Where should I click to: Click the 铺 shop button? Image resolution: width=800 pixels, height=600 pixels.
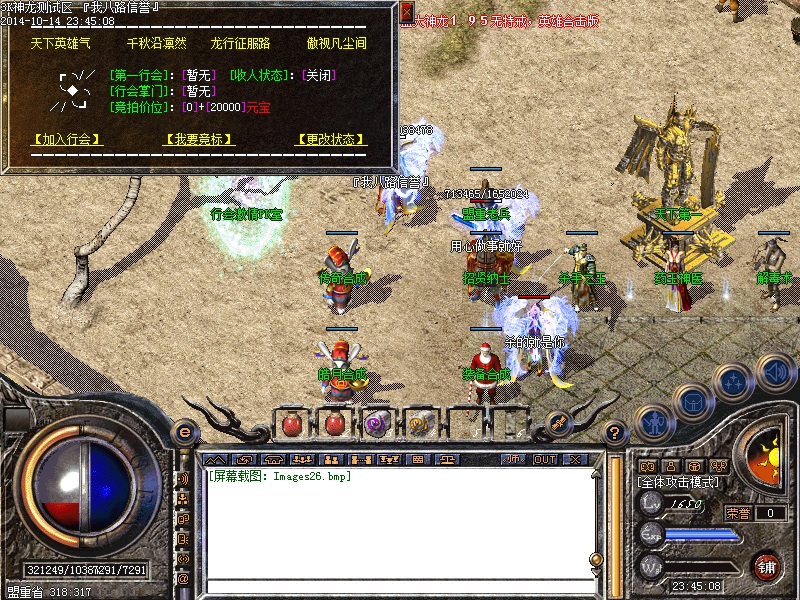[767, 566]
